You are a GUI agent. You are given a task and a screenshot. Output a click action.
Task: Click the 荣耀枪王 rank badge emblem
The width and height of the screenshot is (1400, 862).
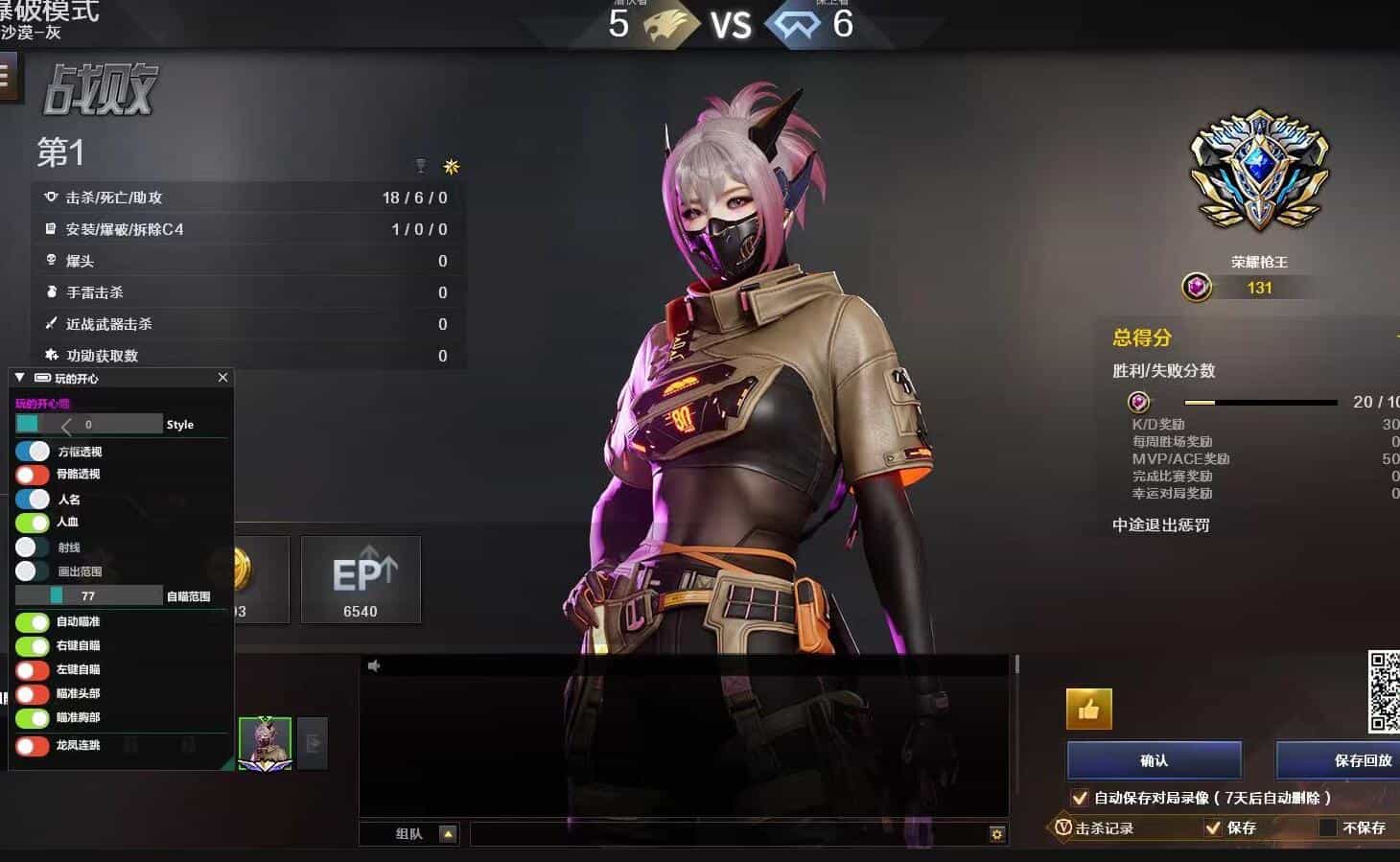[x=1259, y=173]
